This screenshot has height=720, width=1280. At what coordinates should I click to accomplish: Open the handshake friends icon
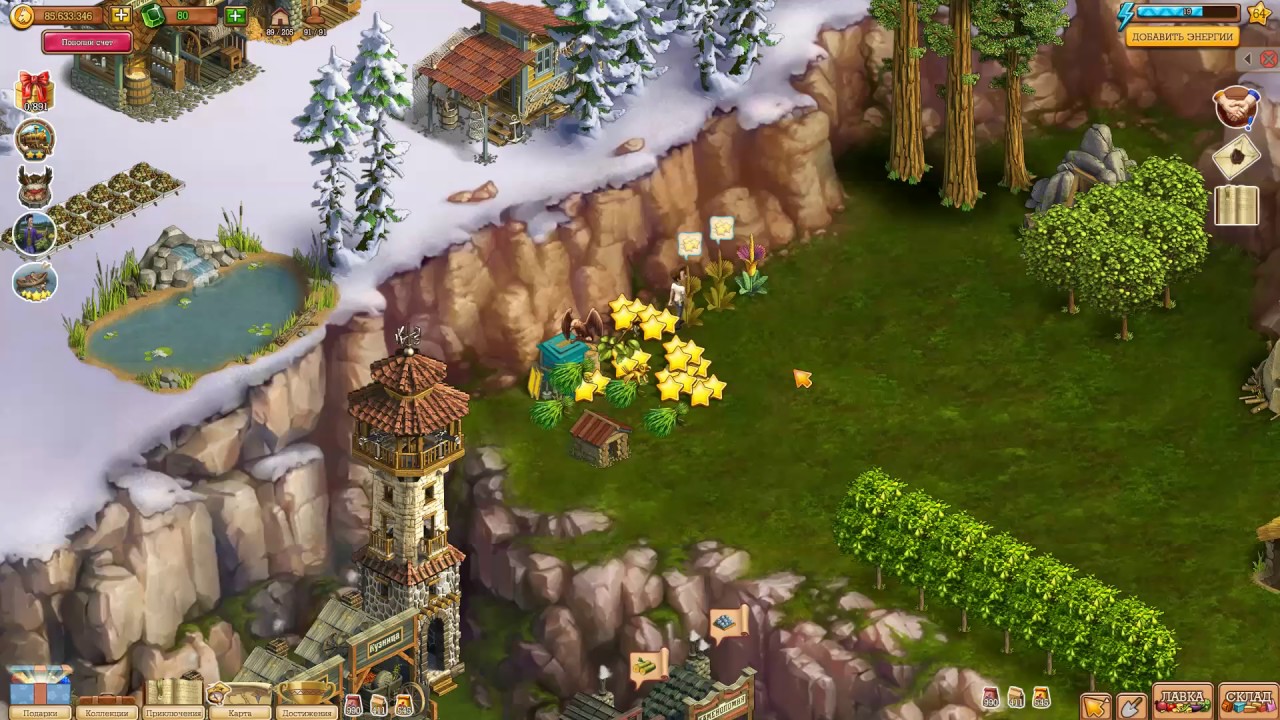[1236, 107]
